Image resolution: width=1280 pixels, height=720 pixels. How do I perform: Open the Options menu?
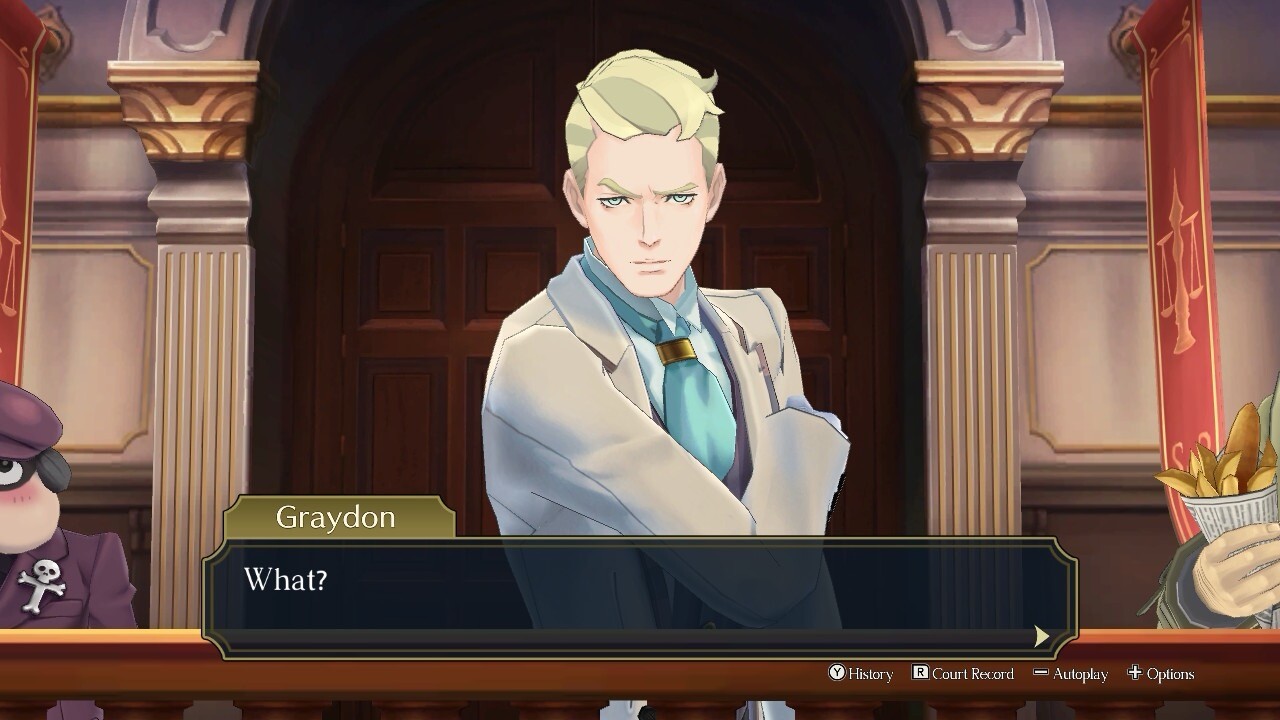[x=1161, y=674]
